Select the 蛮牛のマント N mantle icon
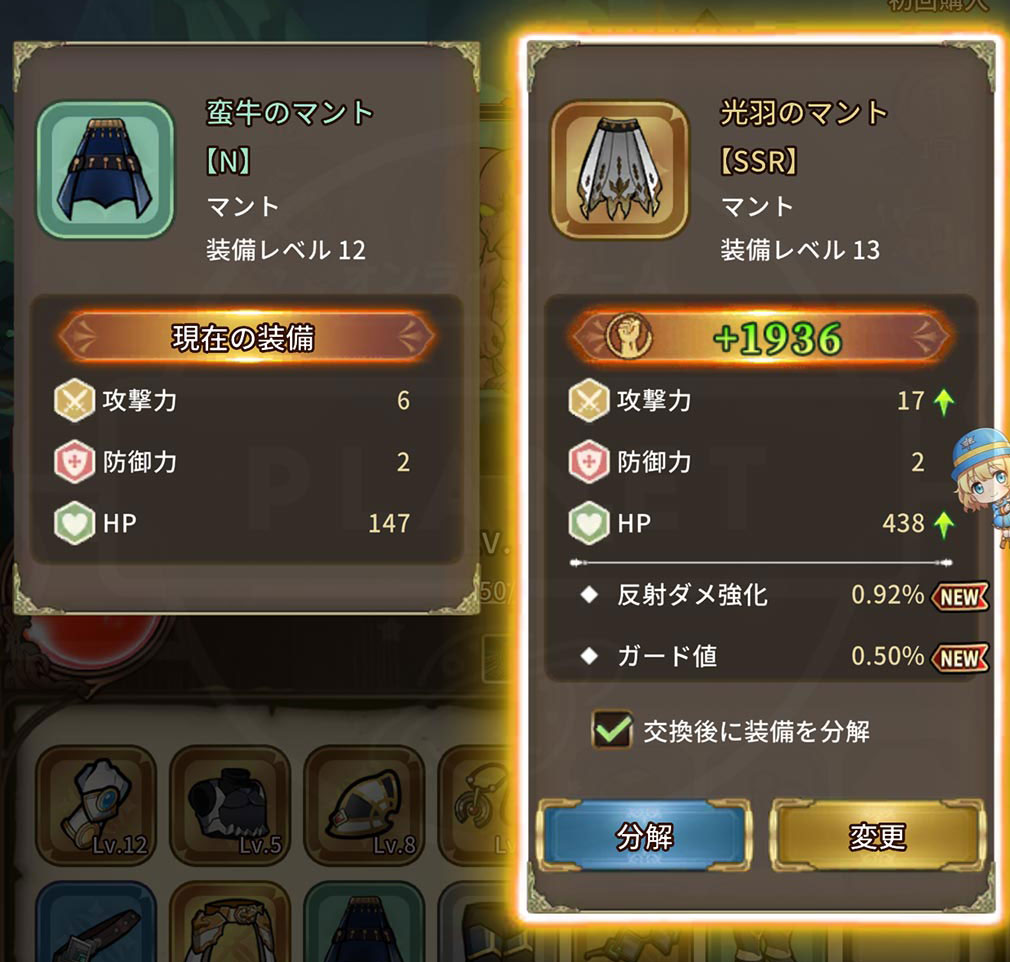This screenshot has width=1010, height=962. [x=106, y=170]
